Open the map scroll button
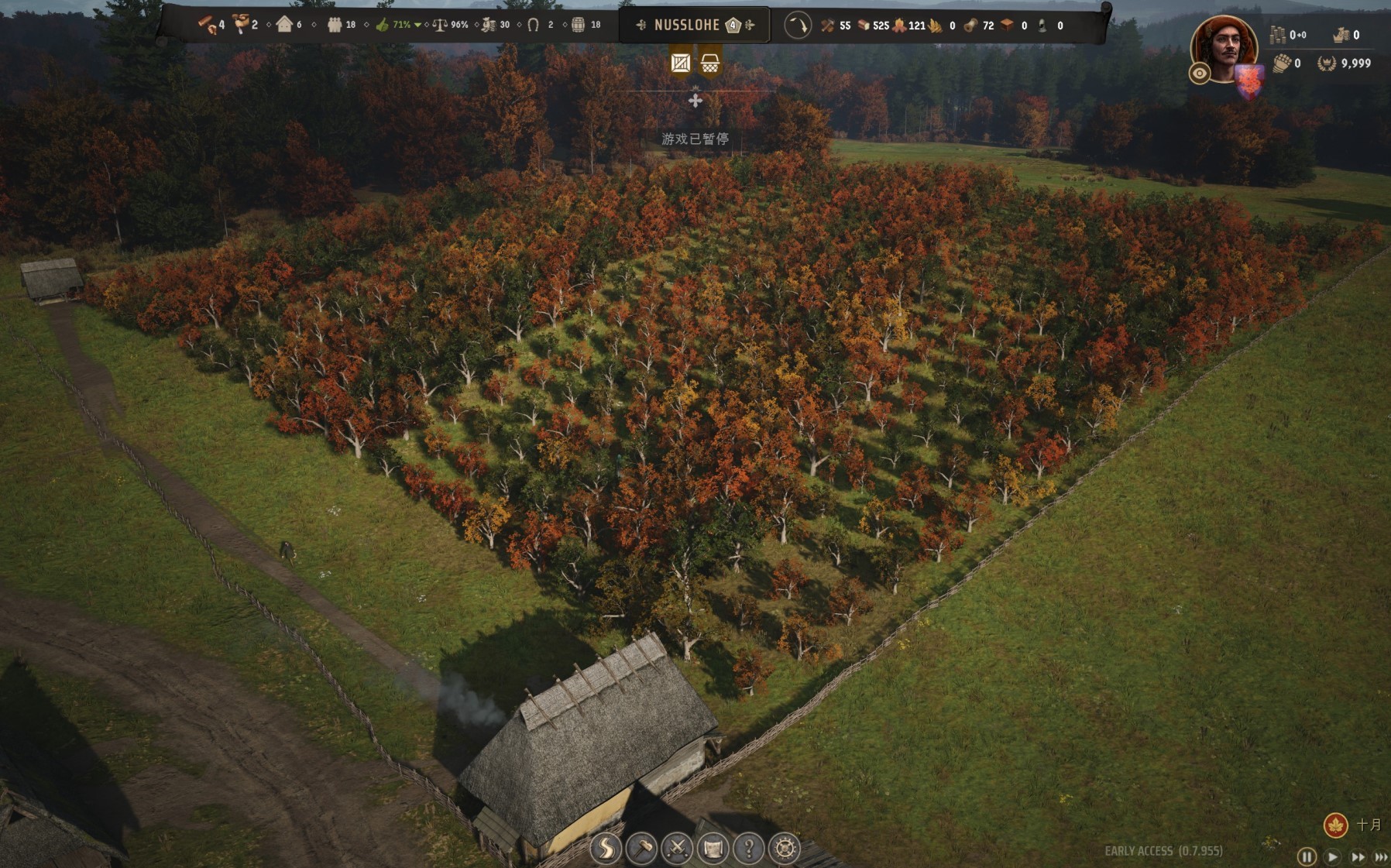 [x=713, y=849]
